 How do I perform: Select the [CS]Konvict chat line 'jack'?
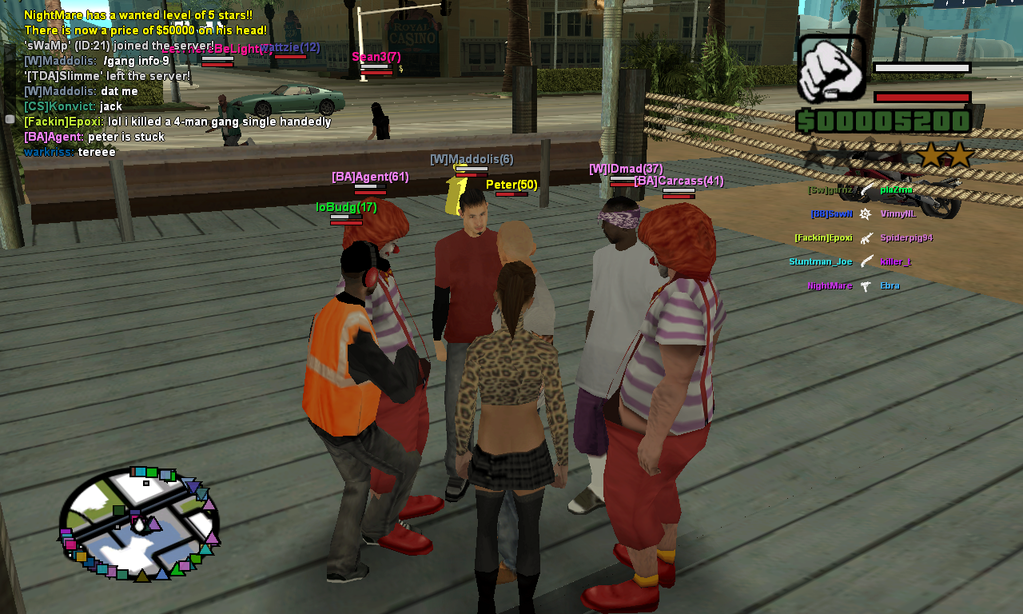[x=73, y=107]
